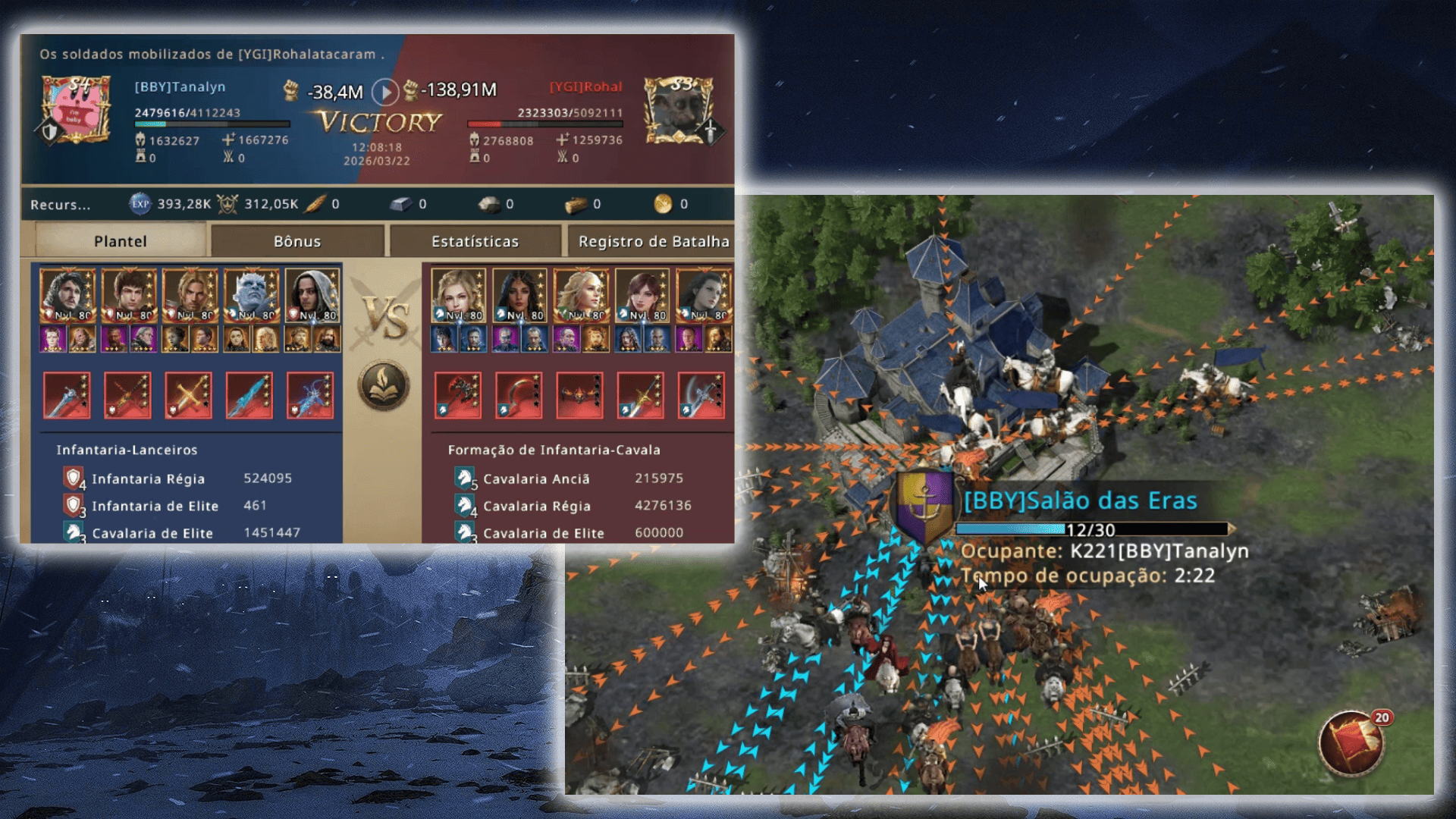Select the White Walker commander portrait
1456x819 pixels.
click(x=251, y=296)
